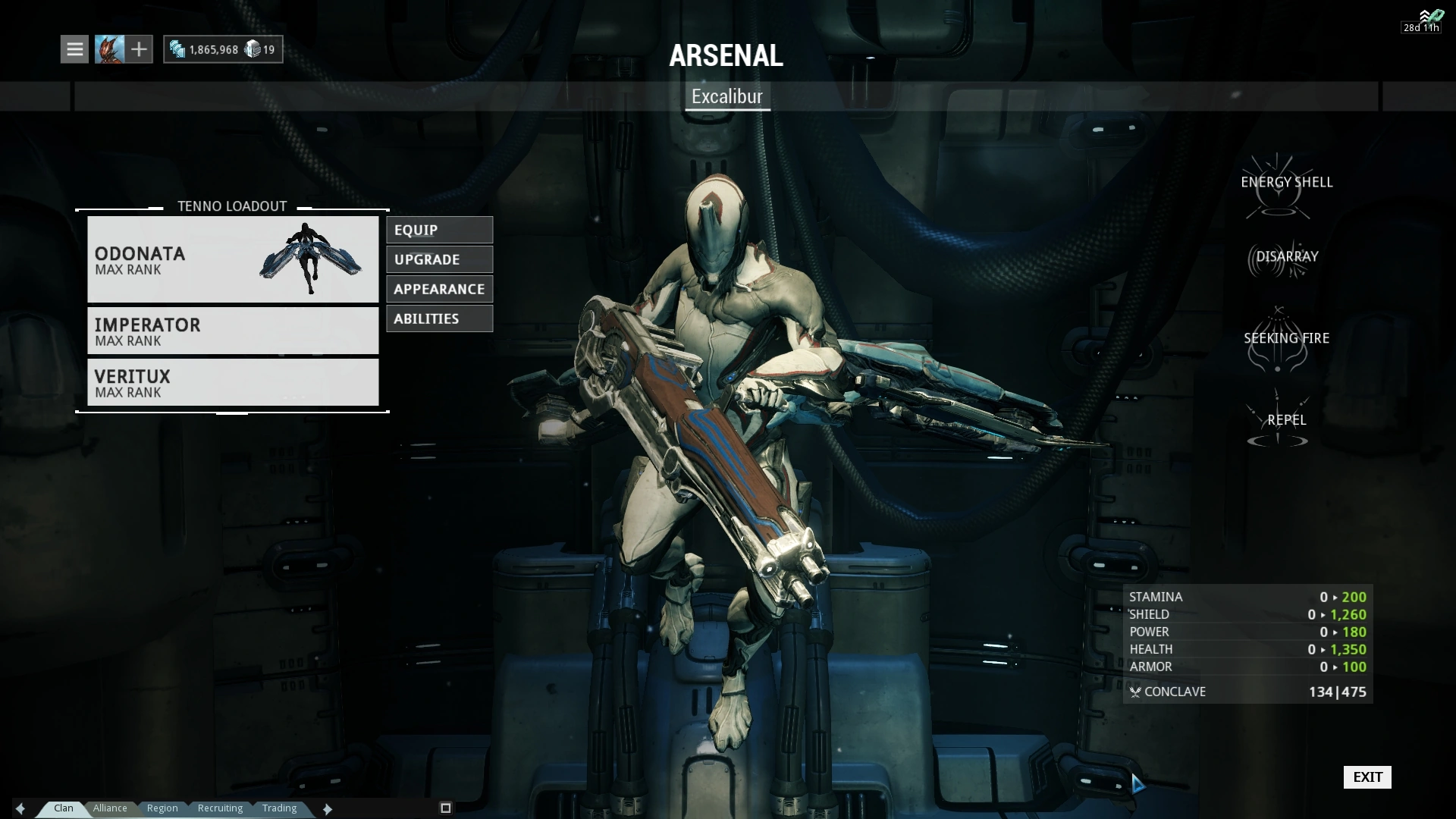Choose the Veritux melee slot
The height and width of the screenshot is (819, 1456).
click(233, 382)
